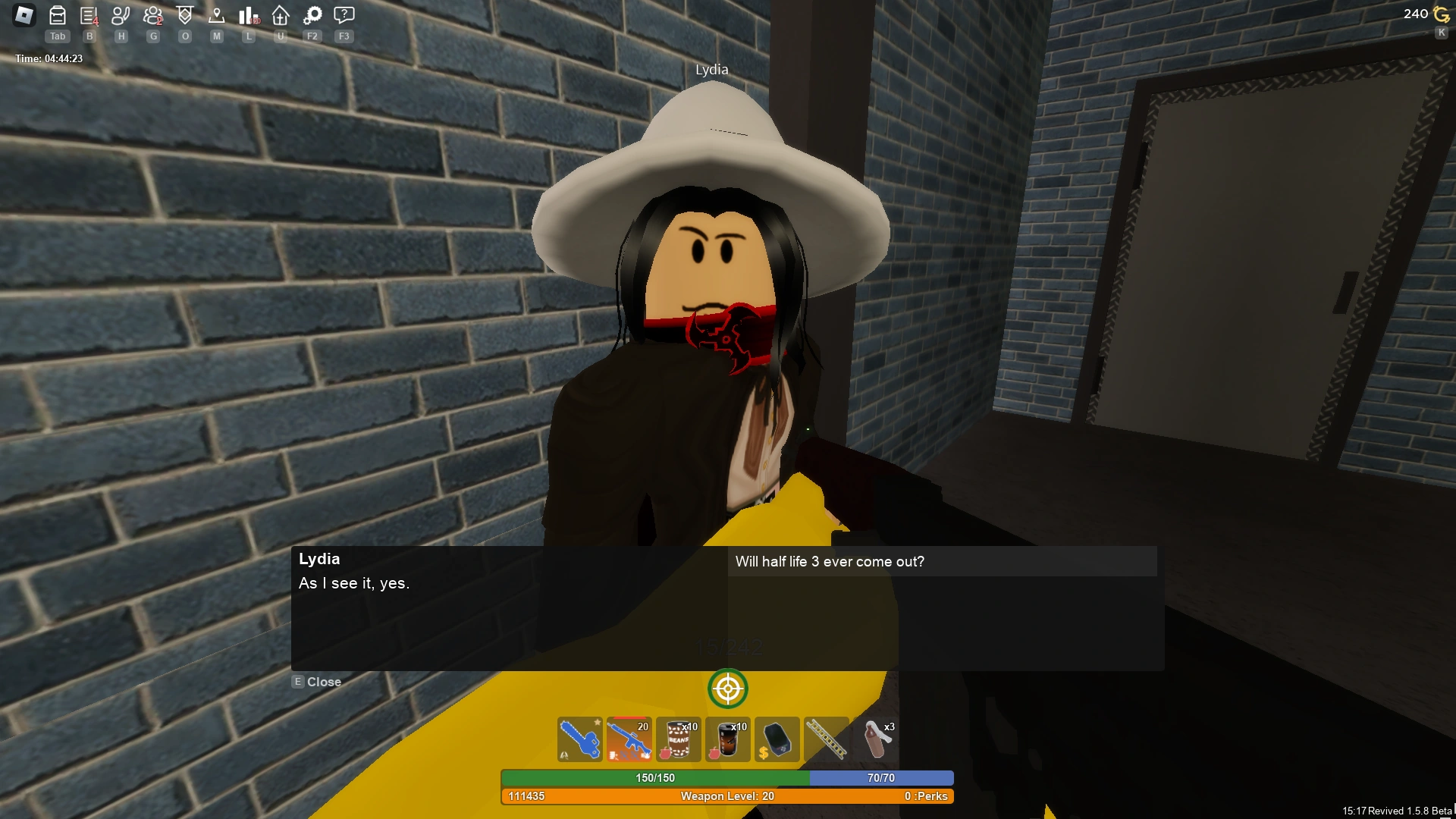The image size is (1456, 819).
Task: Select the blue chainsaw hotbar slot
Action: pyautogui.click(x=580, y=739)
